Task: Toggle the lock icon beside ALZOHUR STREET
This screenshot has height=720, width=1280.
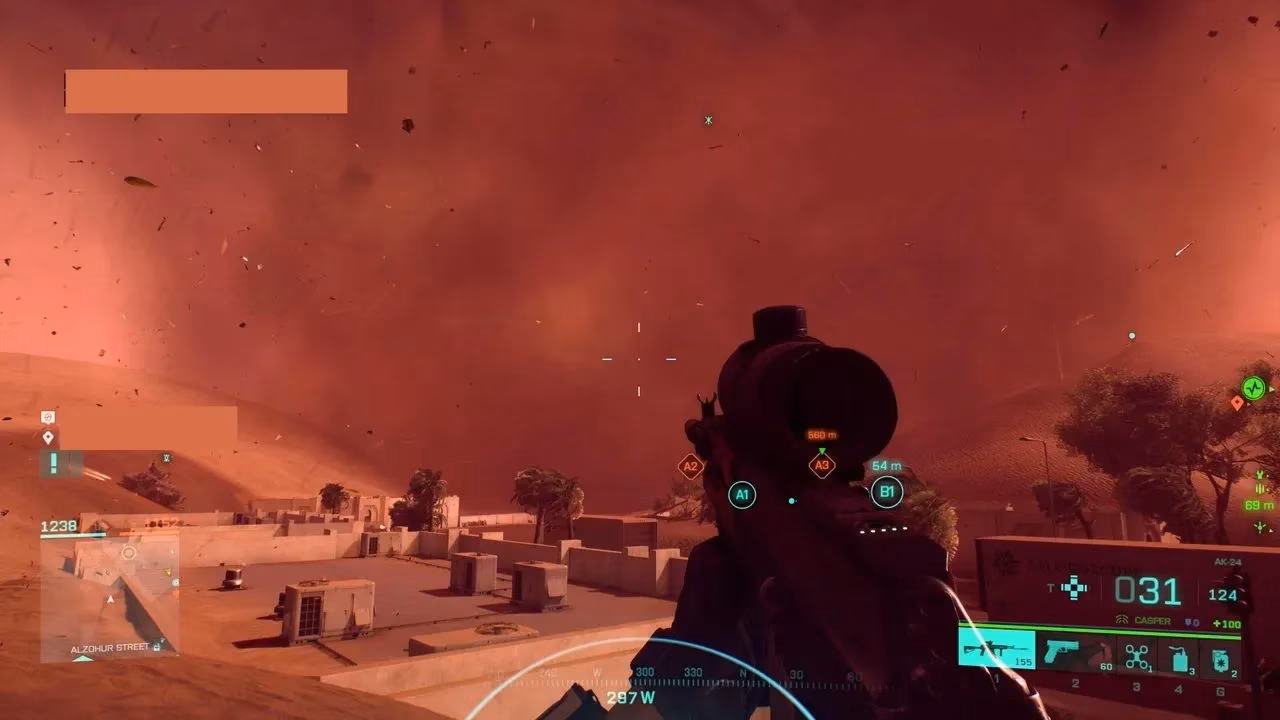Action: (x=155, y=647)
